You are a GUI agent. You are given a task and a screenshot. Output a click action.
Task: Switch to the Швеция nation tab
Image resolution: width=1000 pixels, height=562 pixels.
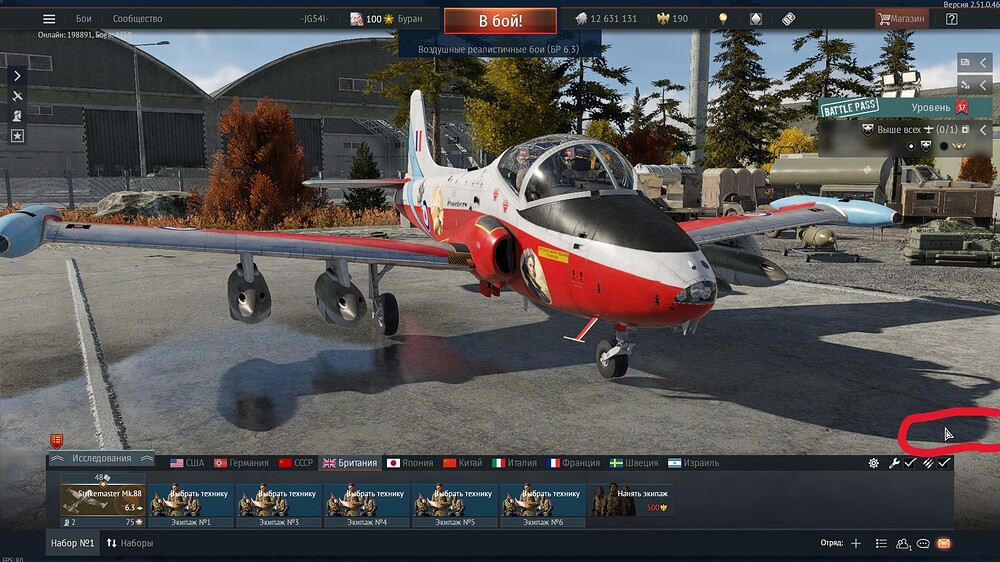point(634,463)
